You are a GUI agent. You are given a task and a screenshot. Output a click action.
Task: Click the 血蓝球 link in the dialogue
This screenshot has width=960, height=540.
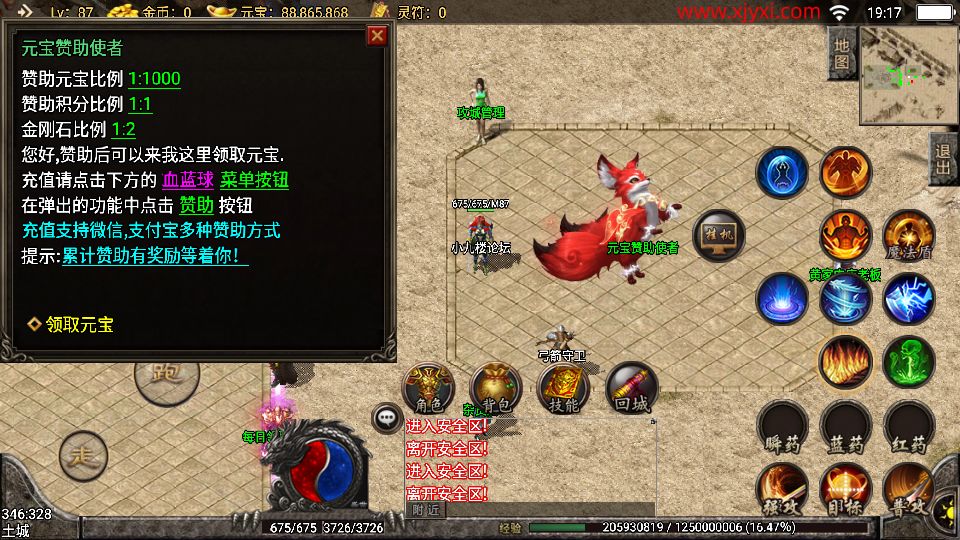click(x=188, y=180)
